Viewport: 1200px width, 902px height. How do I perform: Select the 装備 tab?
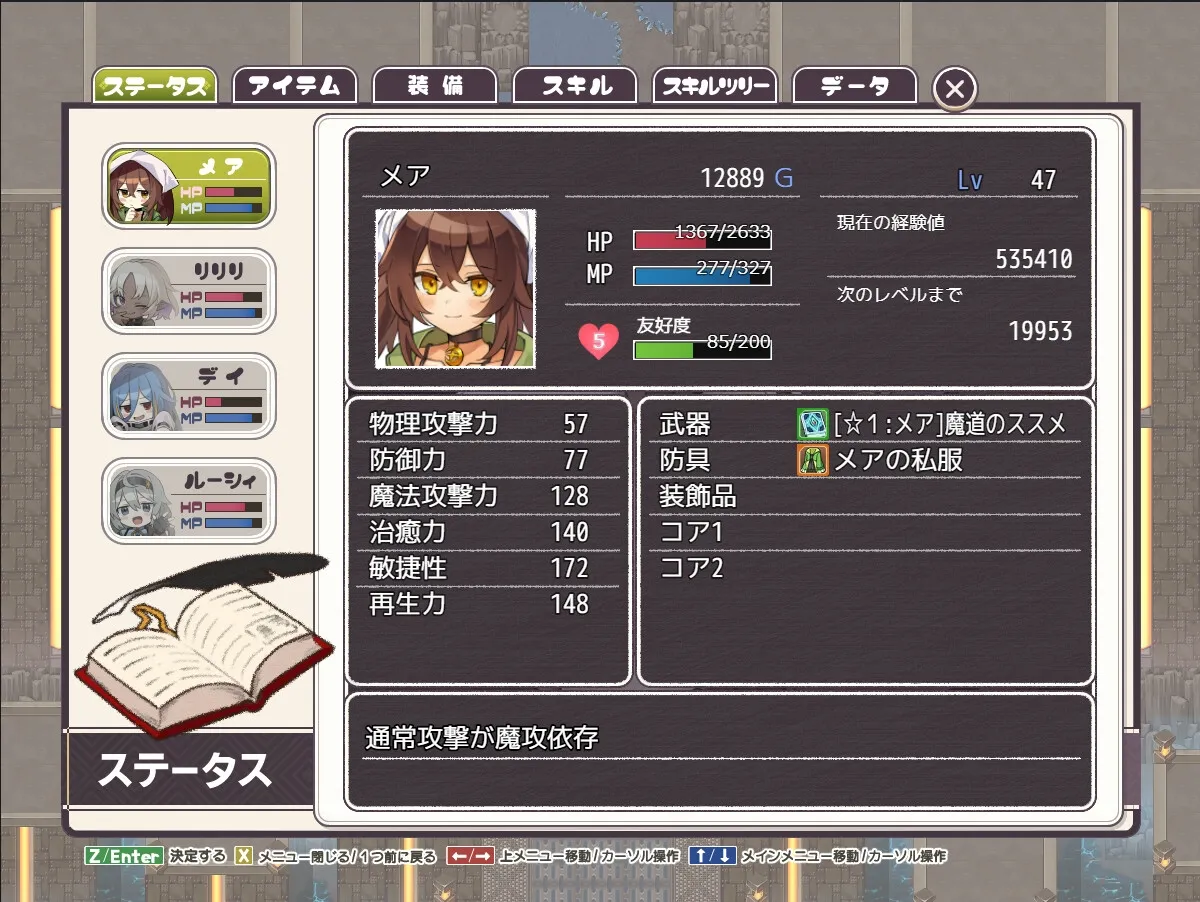point(435,86)
